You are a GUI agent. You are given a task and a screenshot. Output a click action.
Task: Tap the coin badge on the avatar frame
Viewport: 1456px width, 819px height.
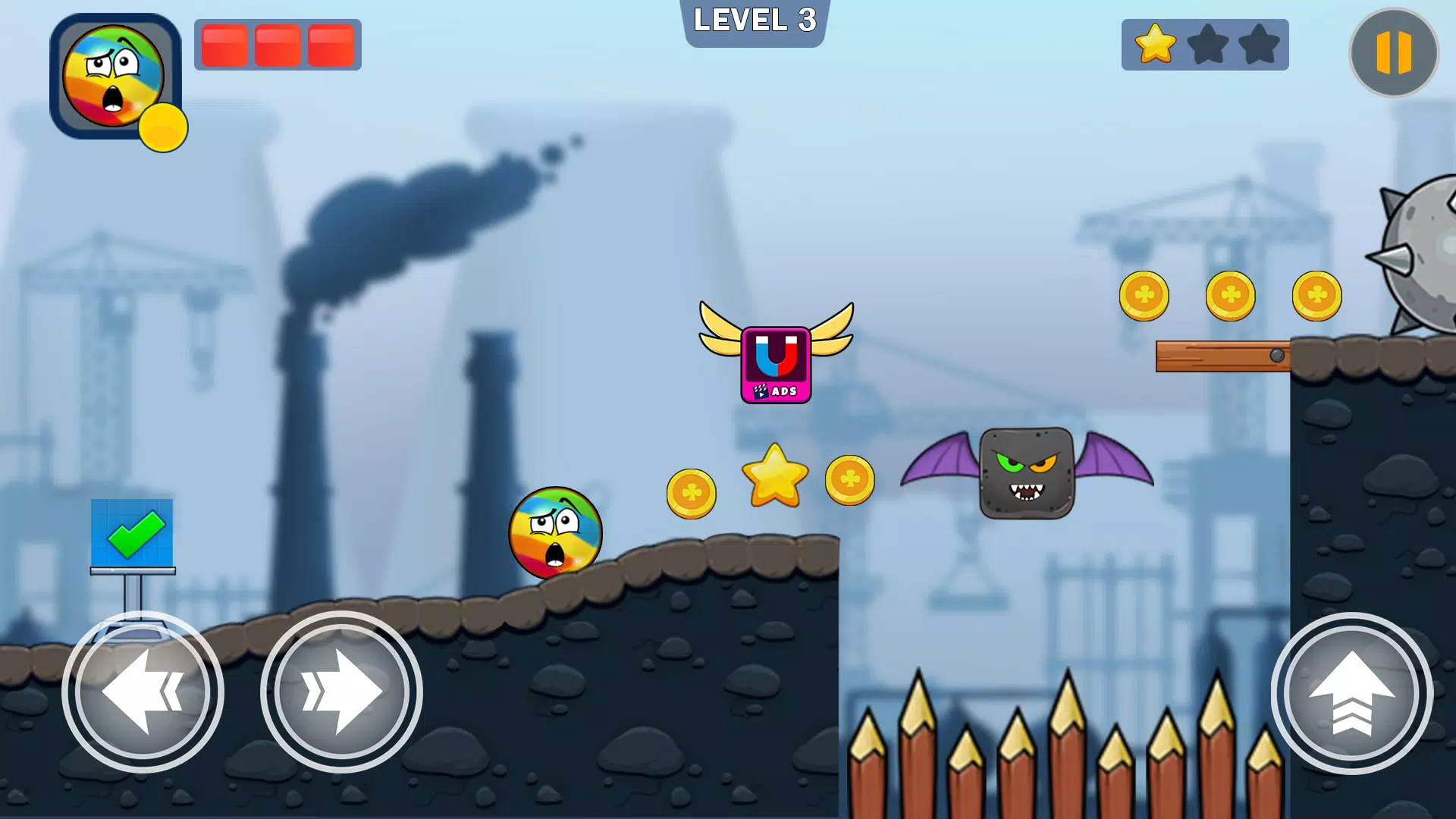click(x=163, y=127)
